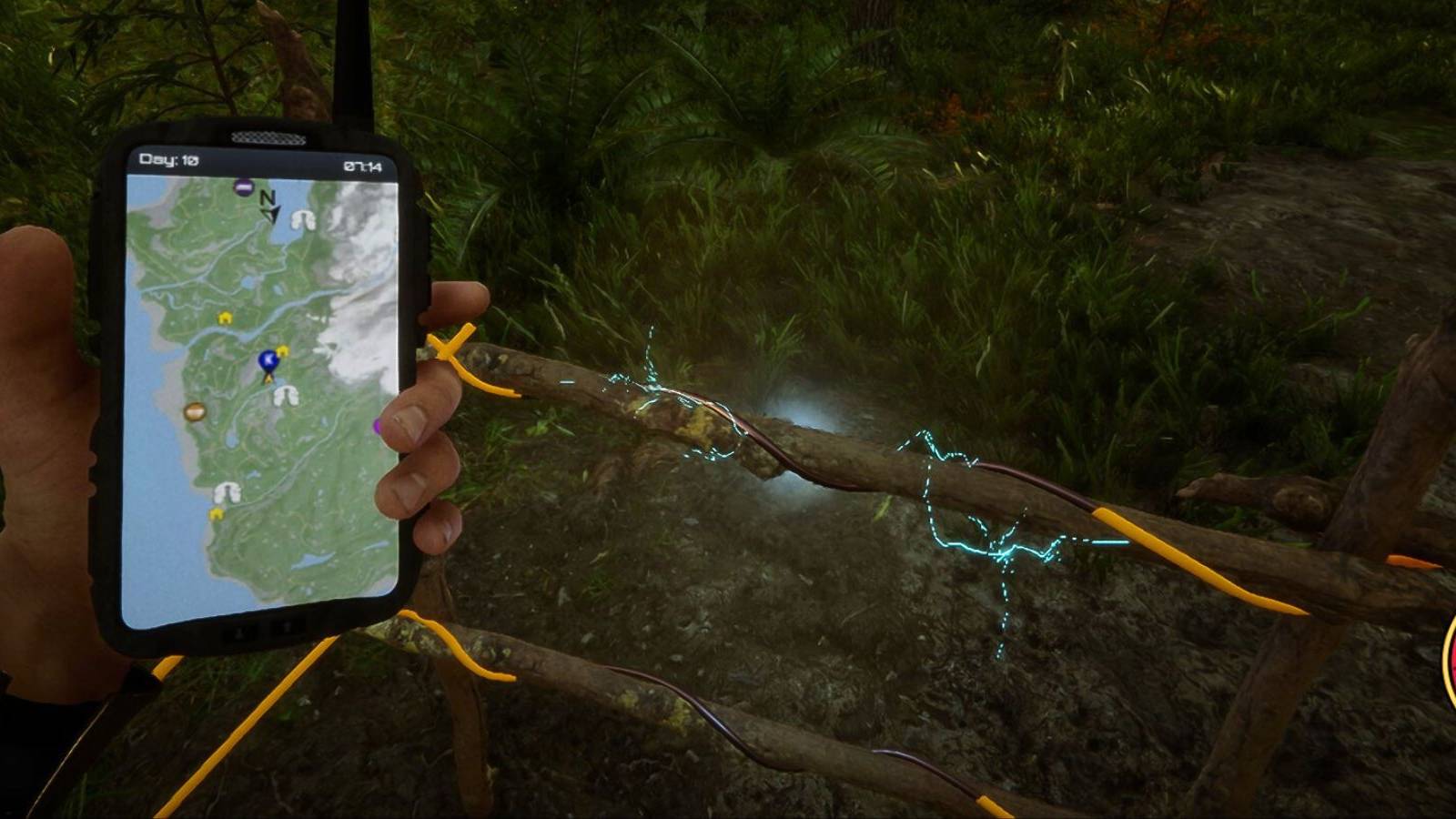Image resolution: width=1456 pixels, height=819 pixels.
Task: Select the Day: 10 header label
Action: click(167, 160)
